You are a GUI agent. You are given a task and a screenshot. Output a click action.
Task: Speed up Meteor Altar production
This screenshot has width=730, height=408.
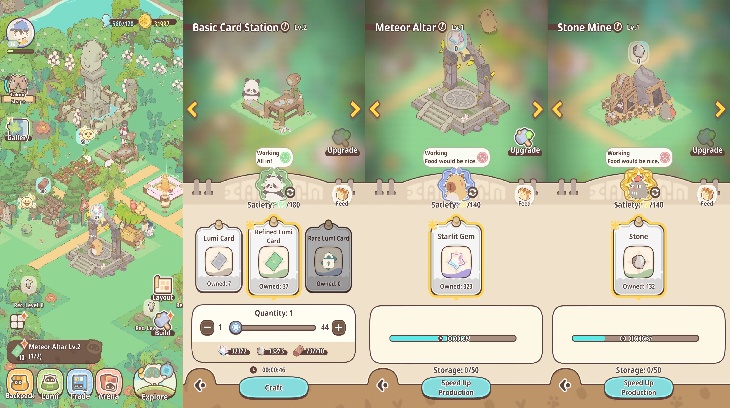pos(455,387)
